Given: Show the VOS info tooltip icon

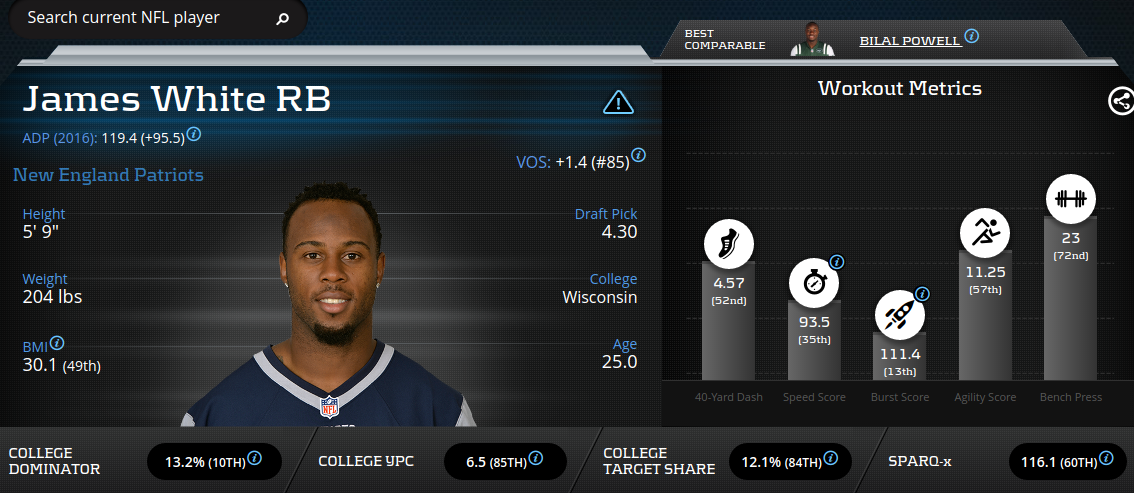Looking at the screenshot, I should click(x=638, y=156).
